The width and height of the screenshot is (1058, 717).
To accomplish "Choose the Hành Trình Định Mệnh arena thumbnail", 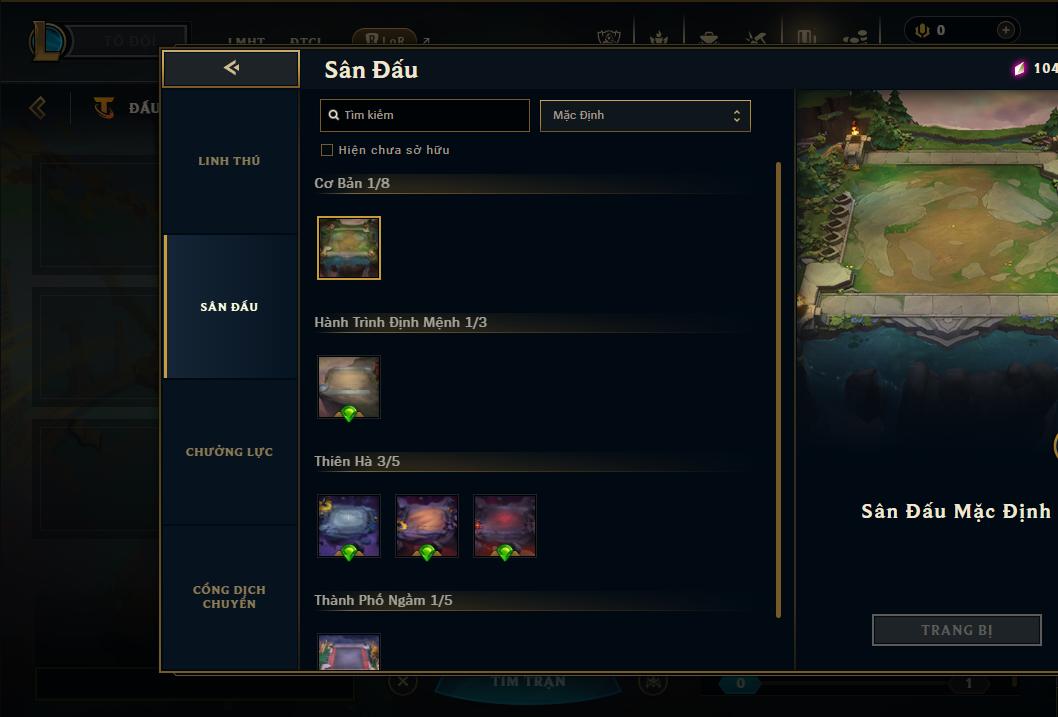I will point(349,386).
